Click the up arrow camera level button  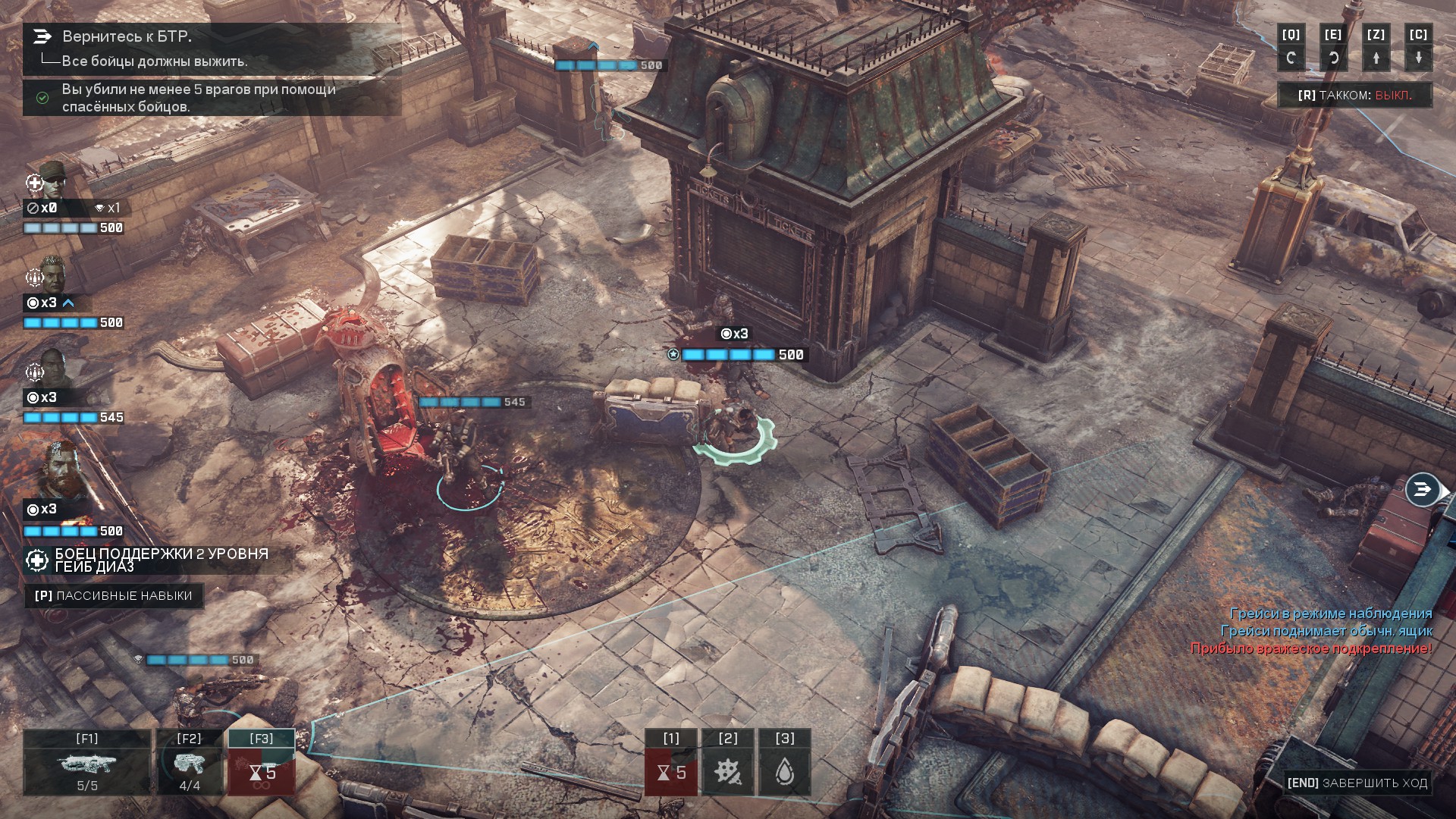pyautogui.click(x=1376, y=49)
